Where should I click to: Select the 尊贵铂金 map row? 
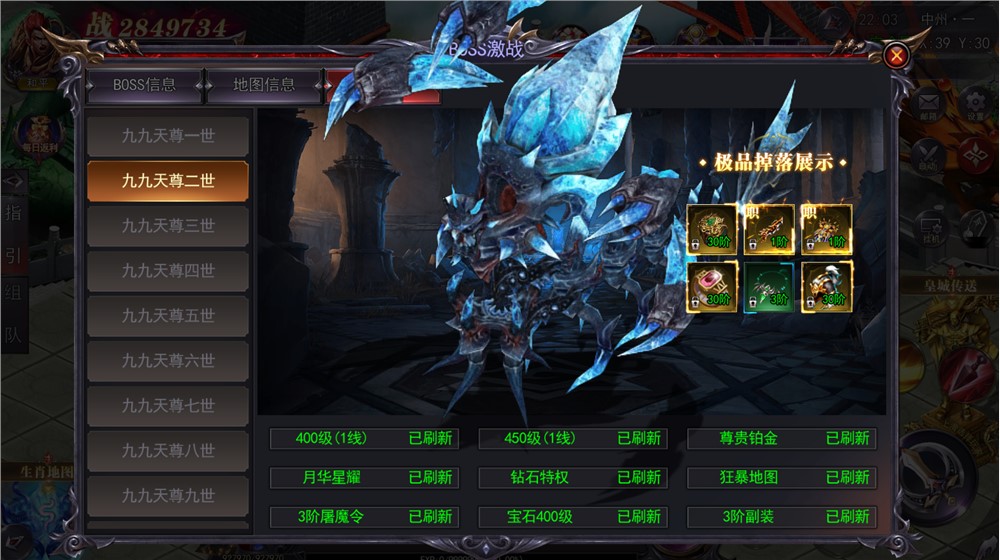pyautogui.click(x=782, y=438)
